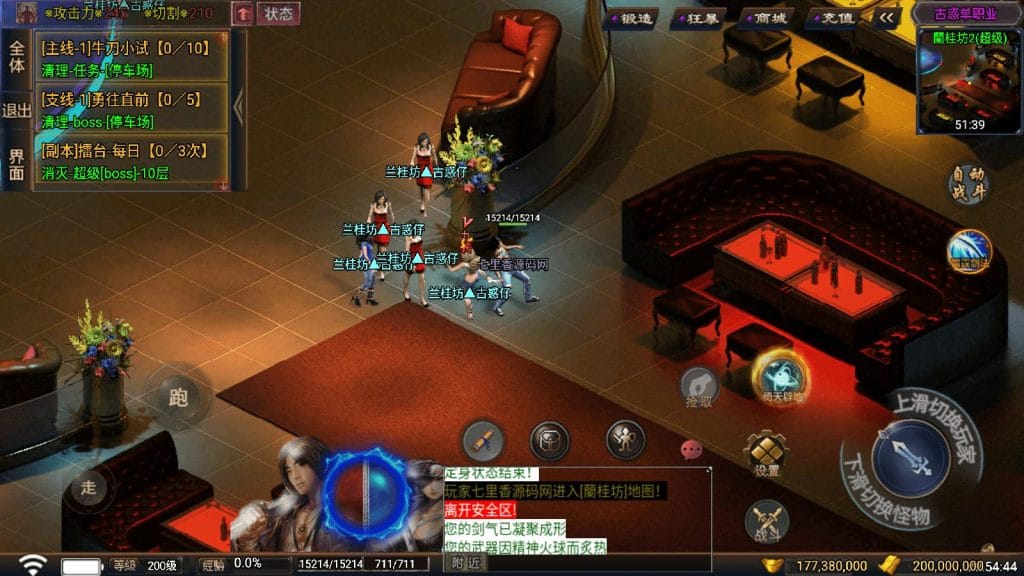
Task: Open the 商城 shop
Action: 769,18
